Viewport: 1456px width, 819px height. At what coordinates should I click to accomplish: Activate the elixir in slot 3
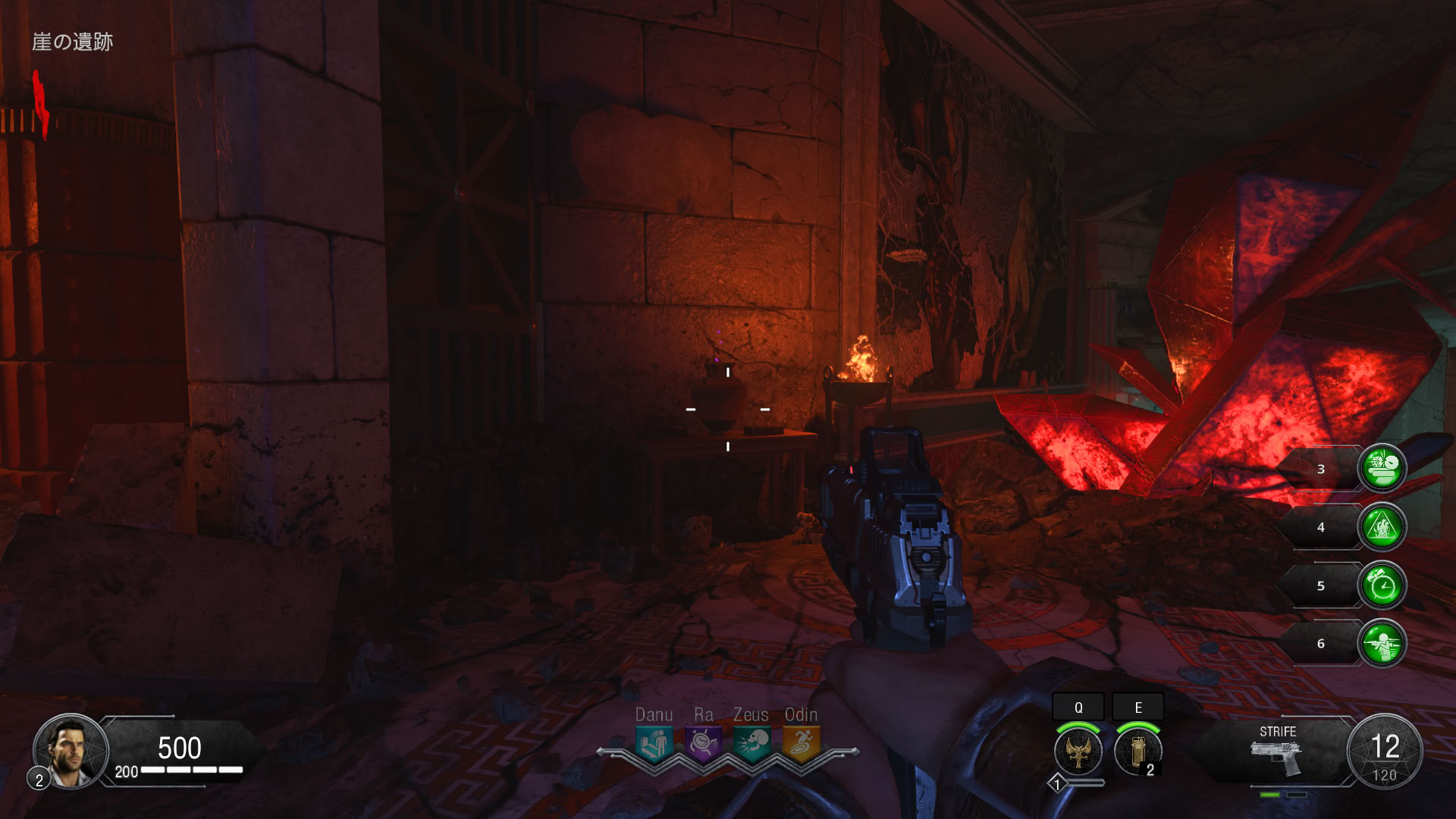(x=1382, y=469)
